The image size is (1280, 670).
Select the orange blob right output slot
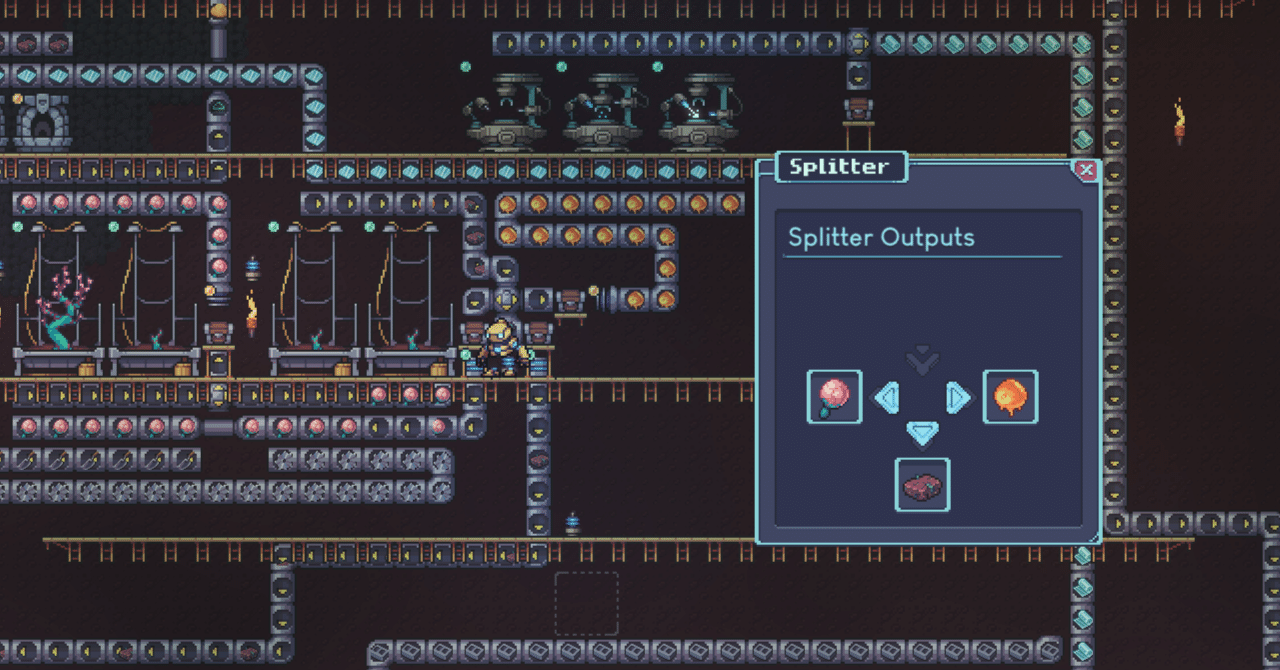1010,397
